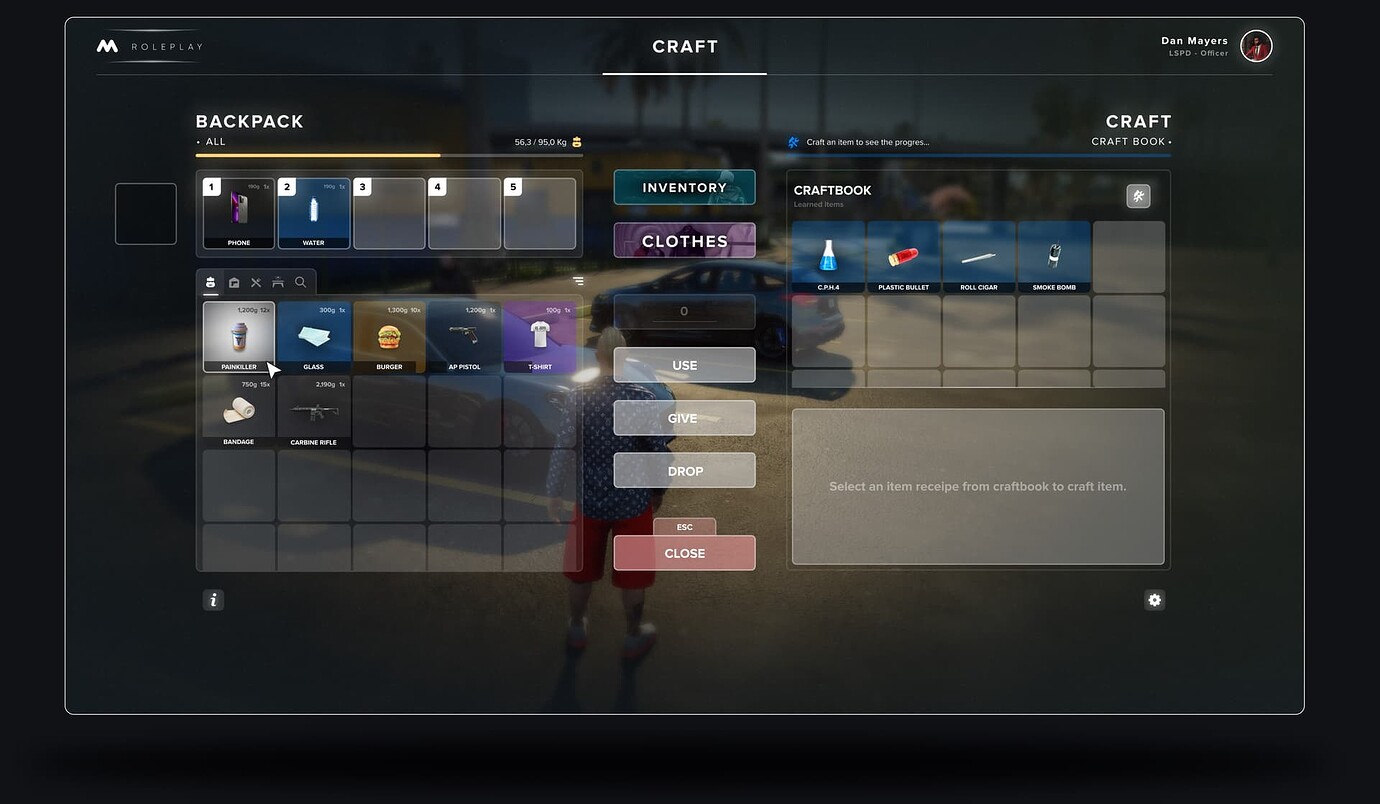Select the clipboard storage filter icon
Image resolution: width=1380 pixels, height=804 pixels.
[x=233, y=282]
